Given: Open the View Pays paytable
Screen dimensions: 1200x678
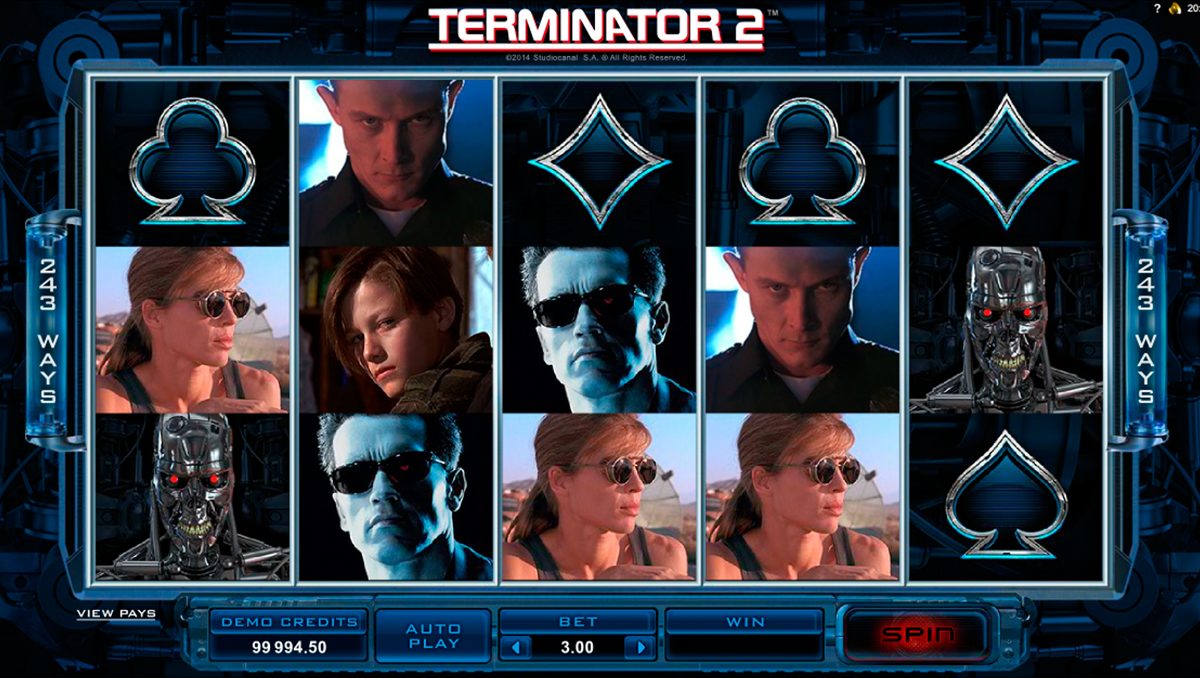Looking at the screenshot, I should (x=116, y=613).
